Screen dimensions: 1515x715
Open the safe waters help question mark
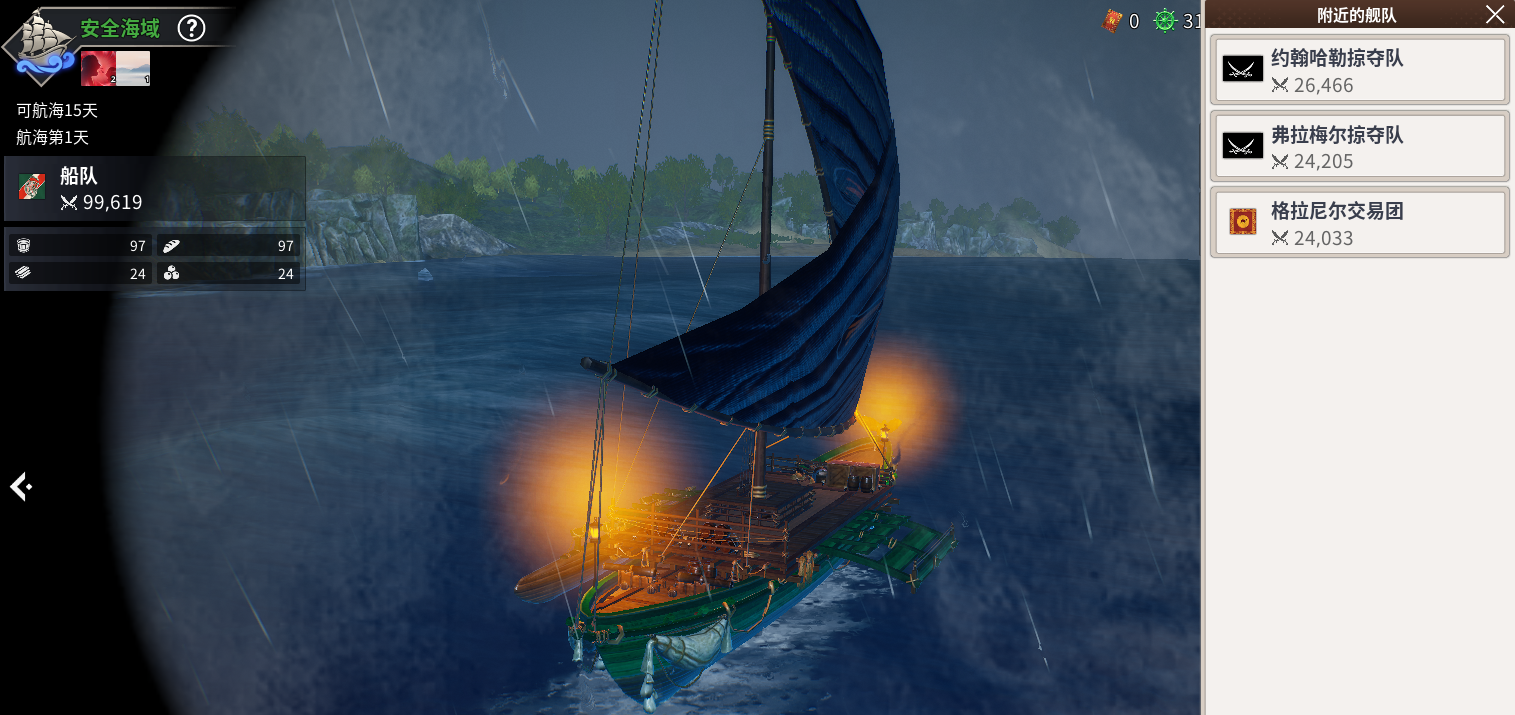191,28
